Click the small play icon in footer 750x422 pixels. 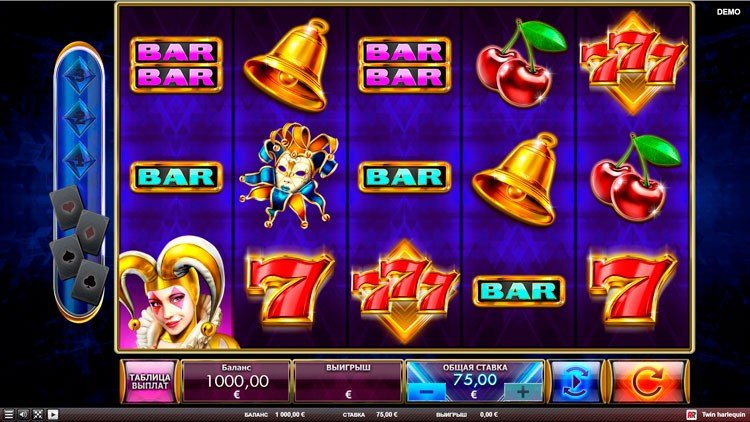53,414
